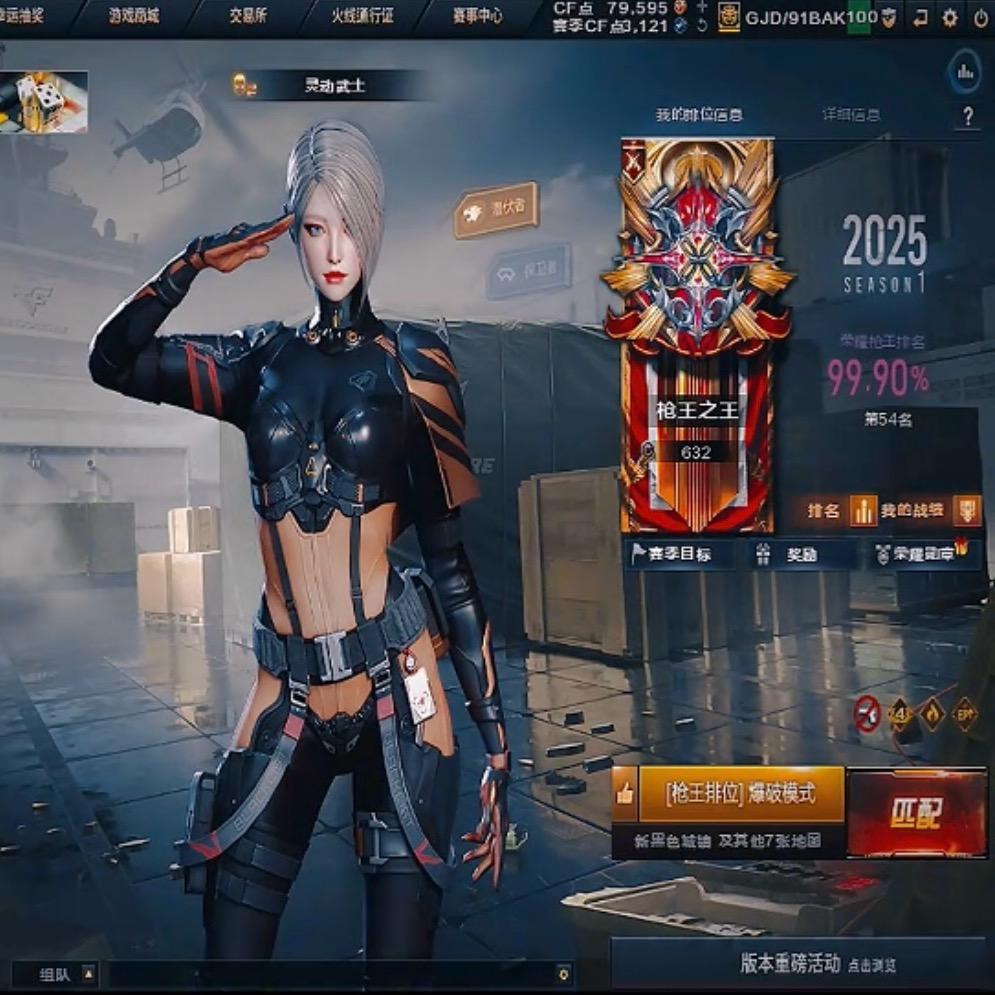This screenshot has height=995, width=995.
Task: Open the gear settings icon
Action: (x=950, y=17)
